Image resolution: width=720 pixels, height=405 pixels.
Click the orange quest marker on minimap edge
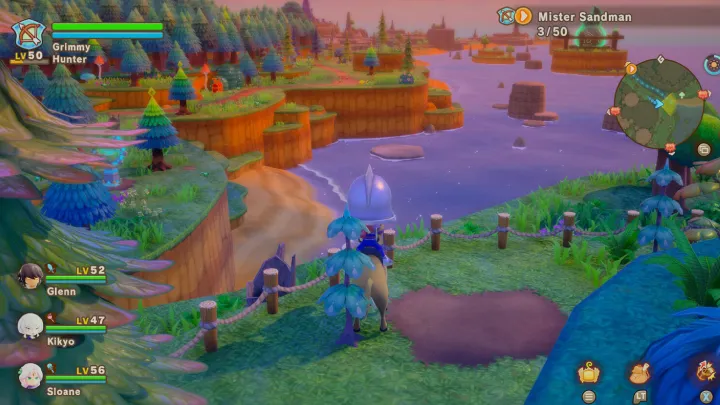[x=631, y=69]
